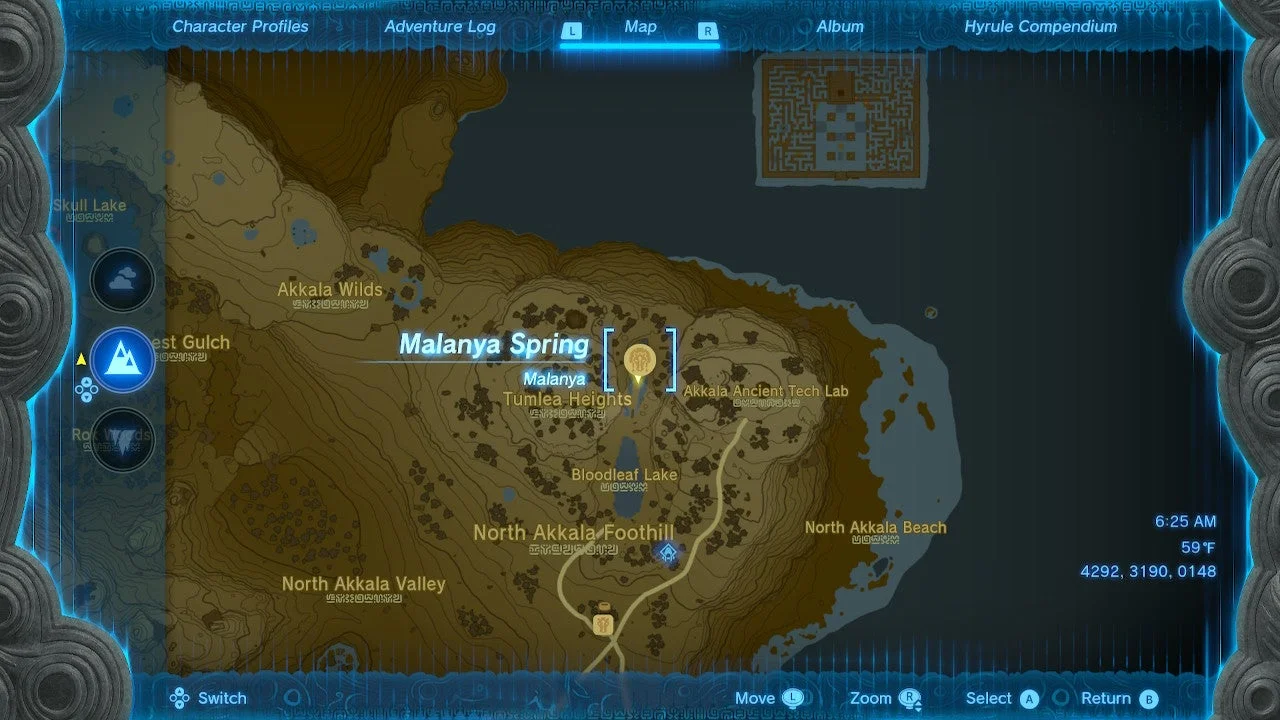Select the Surface mountain layer icon
The image size is (1280, 720).
pyautogui.click(x=122, y=361)
